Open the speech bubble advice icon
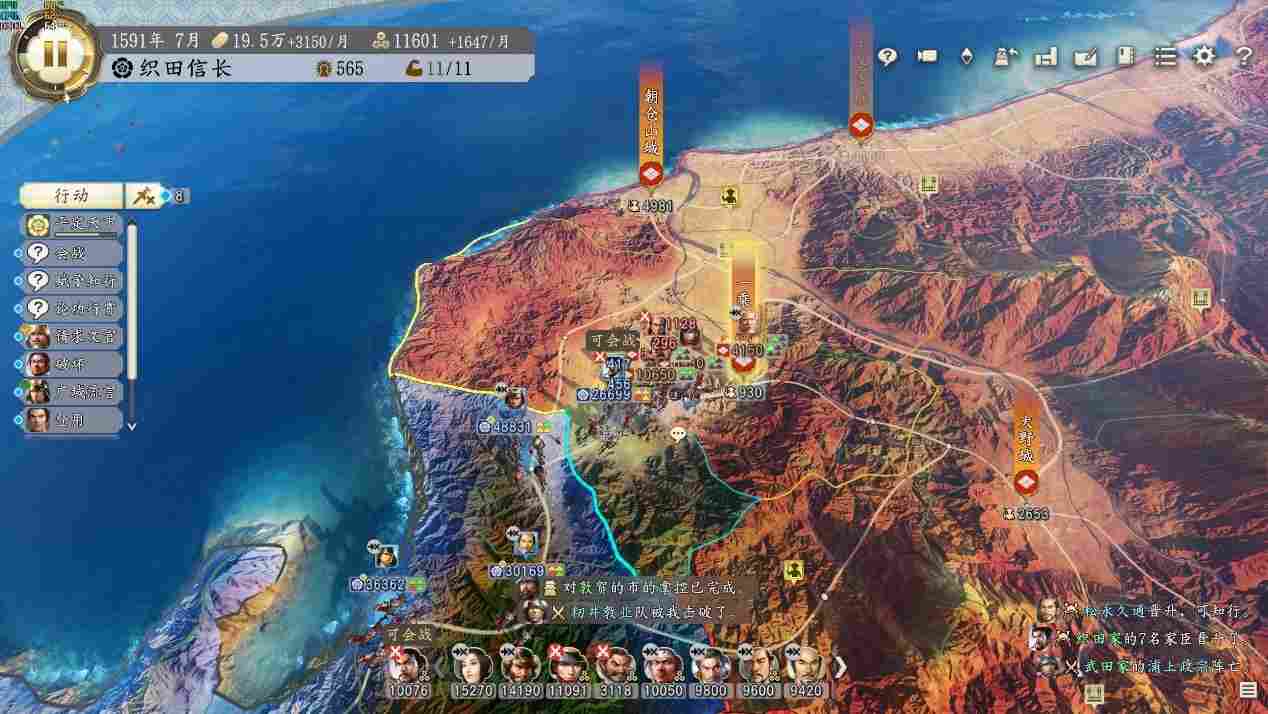The image size is (1268, 714). [x=887, y=57]
